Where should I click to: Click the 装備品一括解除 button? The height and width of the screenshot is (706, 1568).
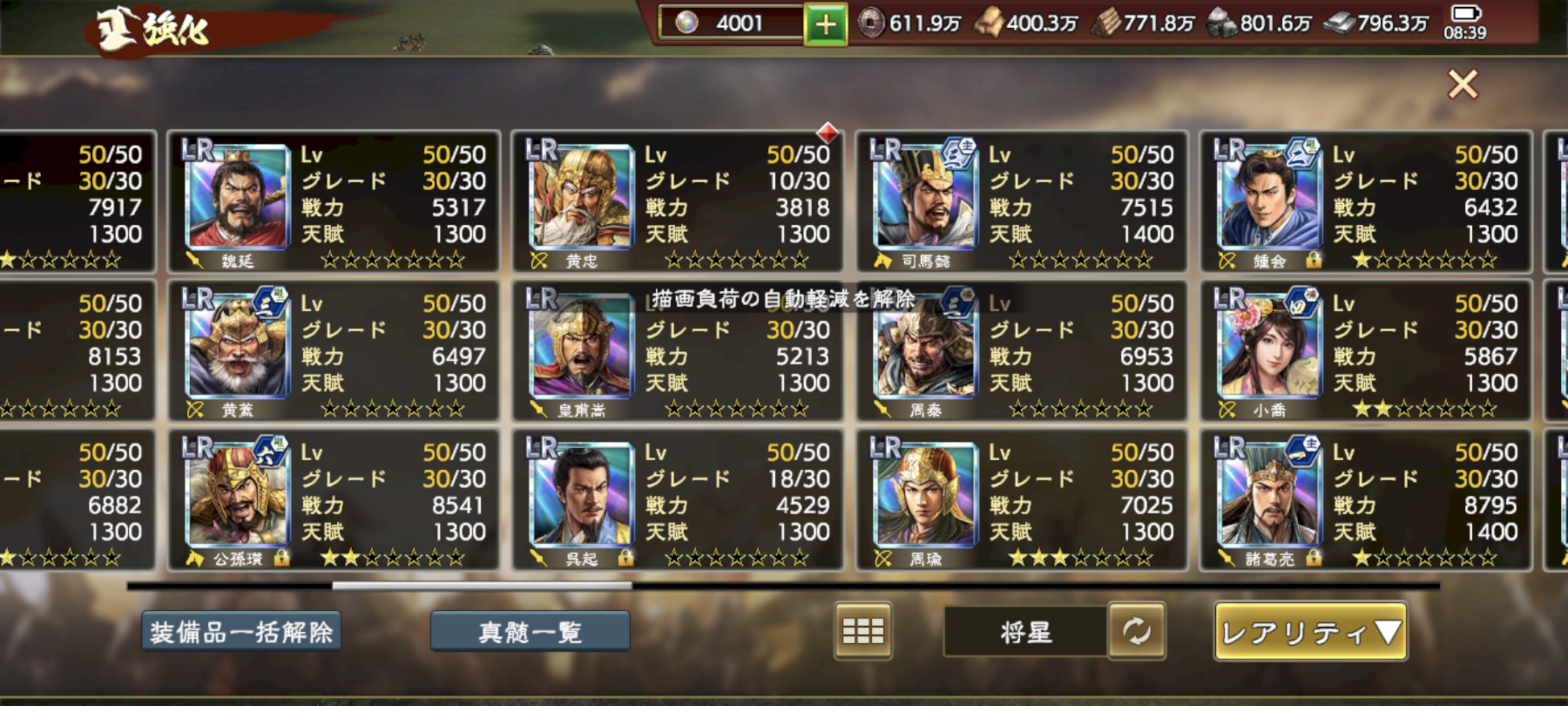[242, 631]
